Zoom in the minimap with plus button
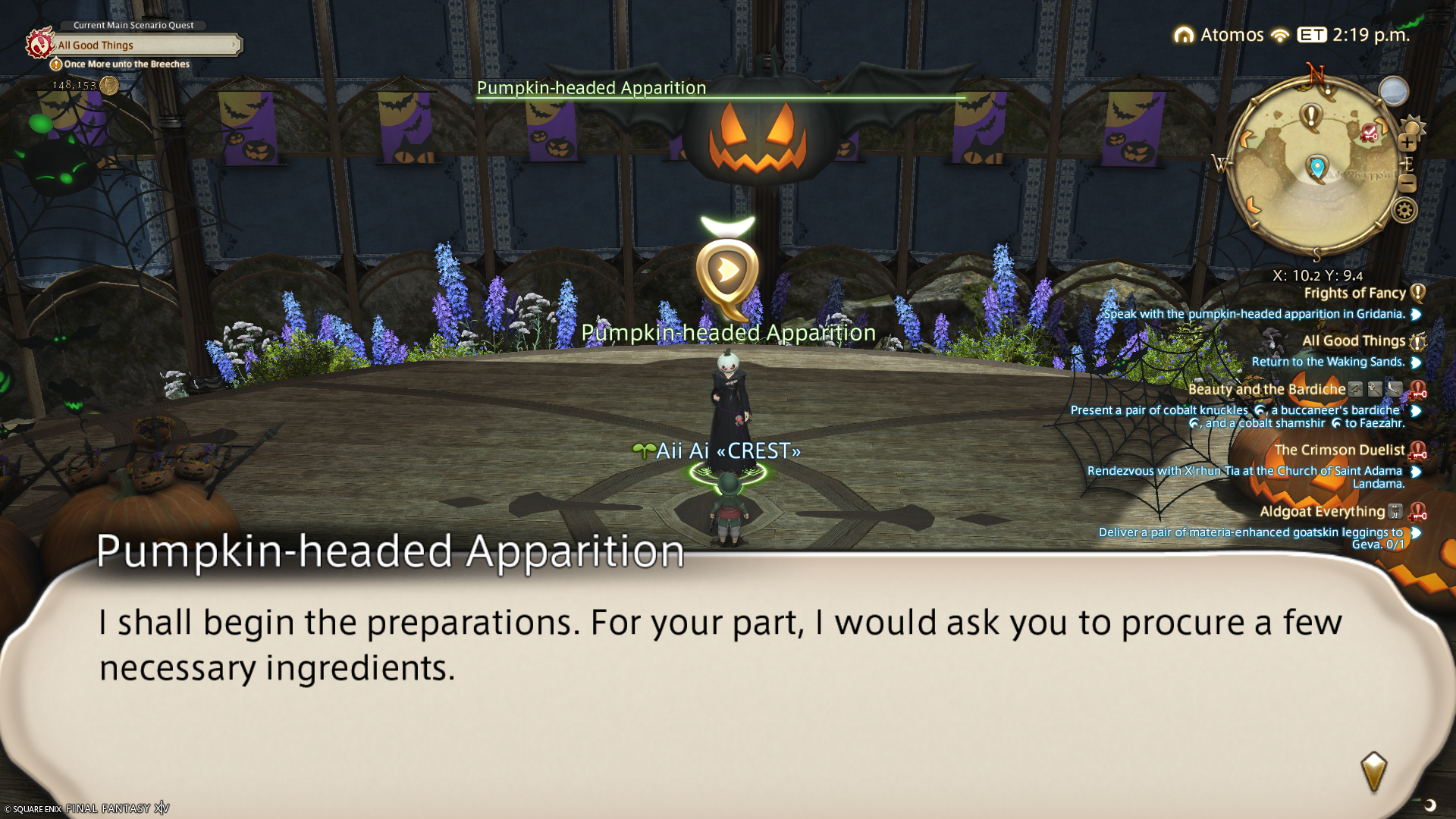Screen dimensions: 1456x819 (1407, 143)
